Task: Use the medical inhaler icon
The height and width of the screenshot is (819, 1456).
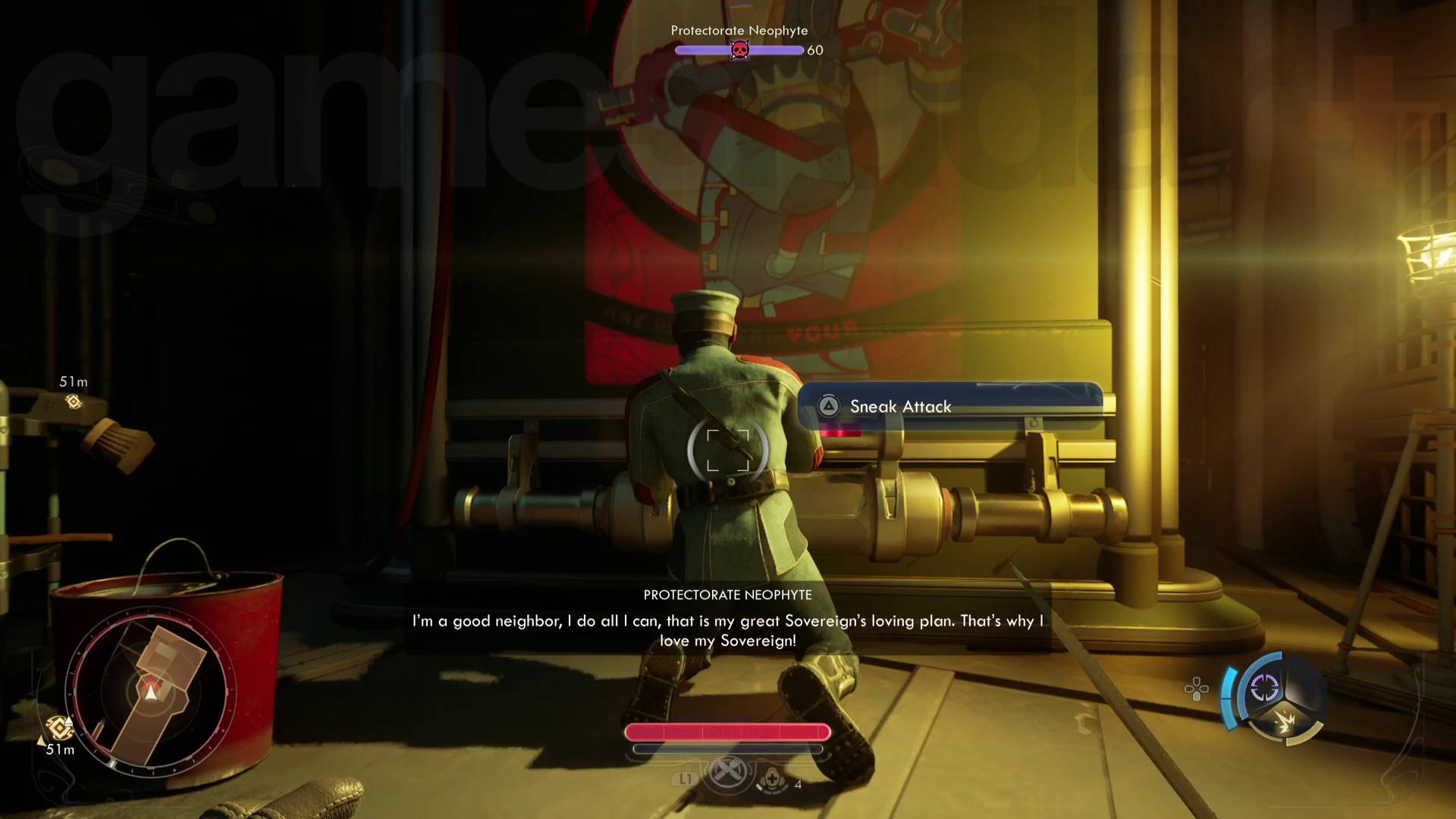Action: (772, 779)
